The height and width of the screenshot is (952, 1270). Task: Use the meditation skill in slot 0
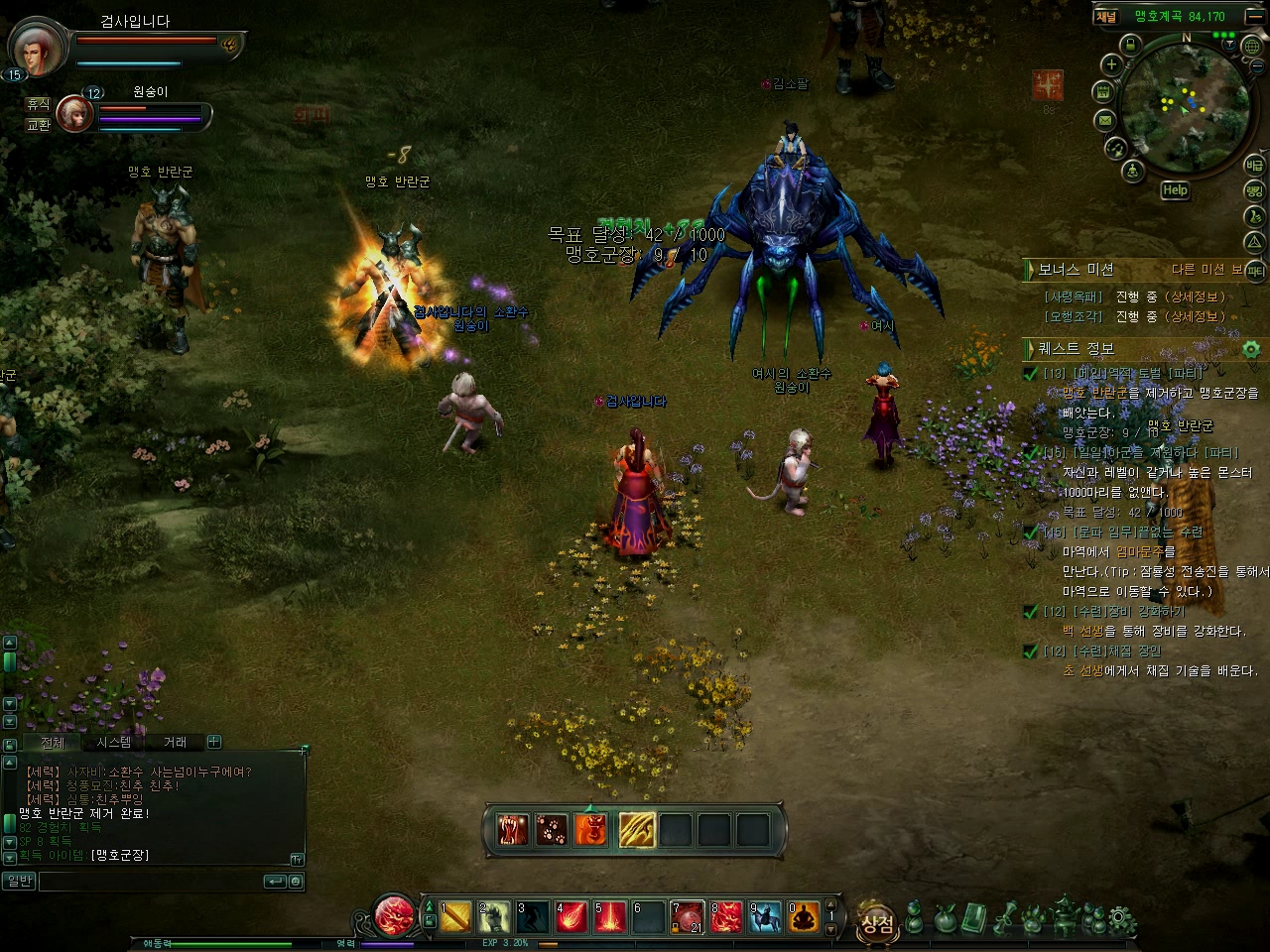click(x=804, y=918)
